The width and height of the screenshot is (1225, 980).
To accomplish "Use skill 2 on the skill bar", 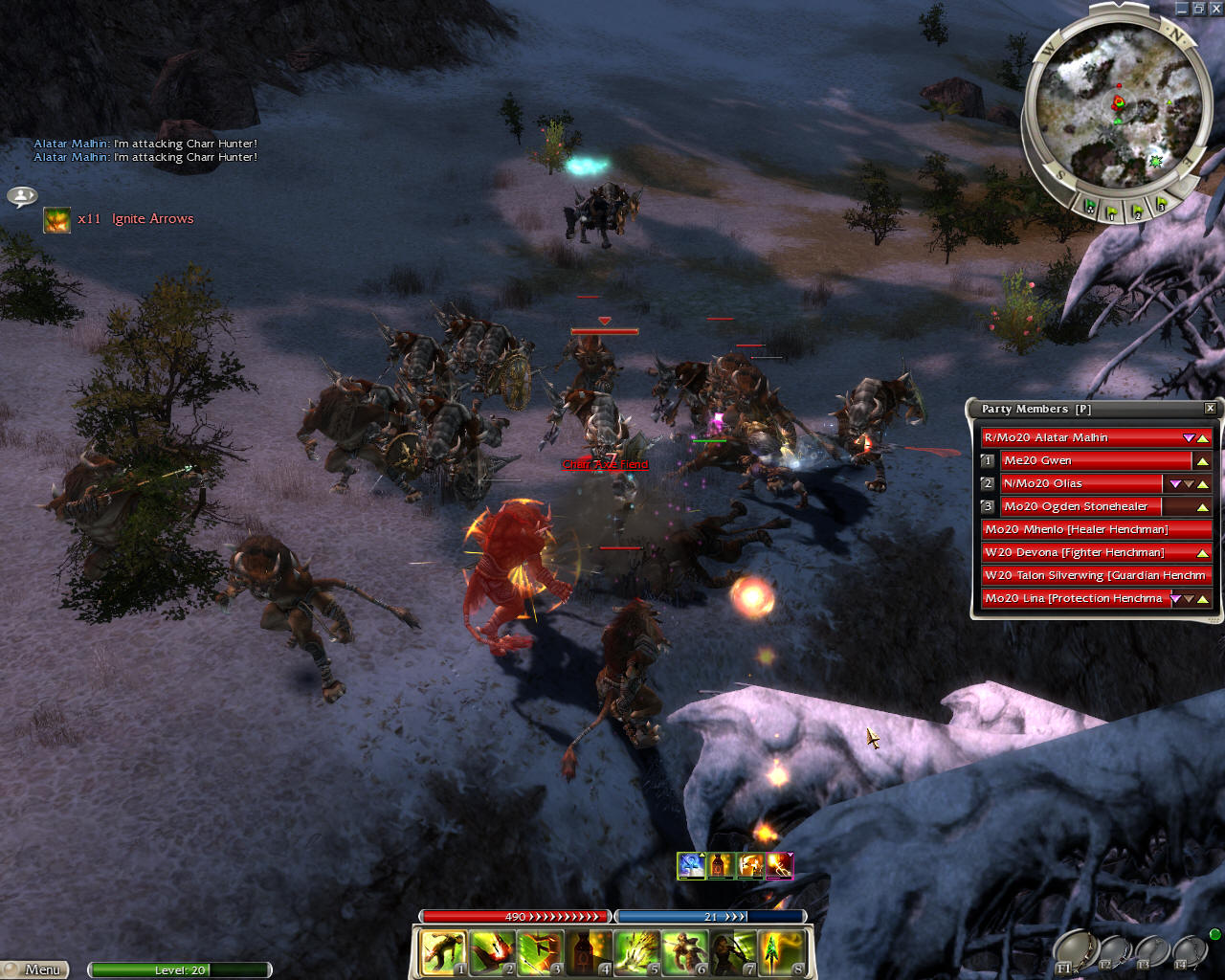I will 492,953.
